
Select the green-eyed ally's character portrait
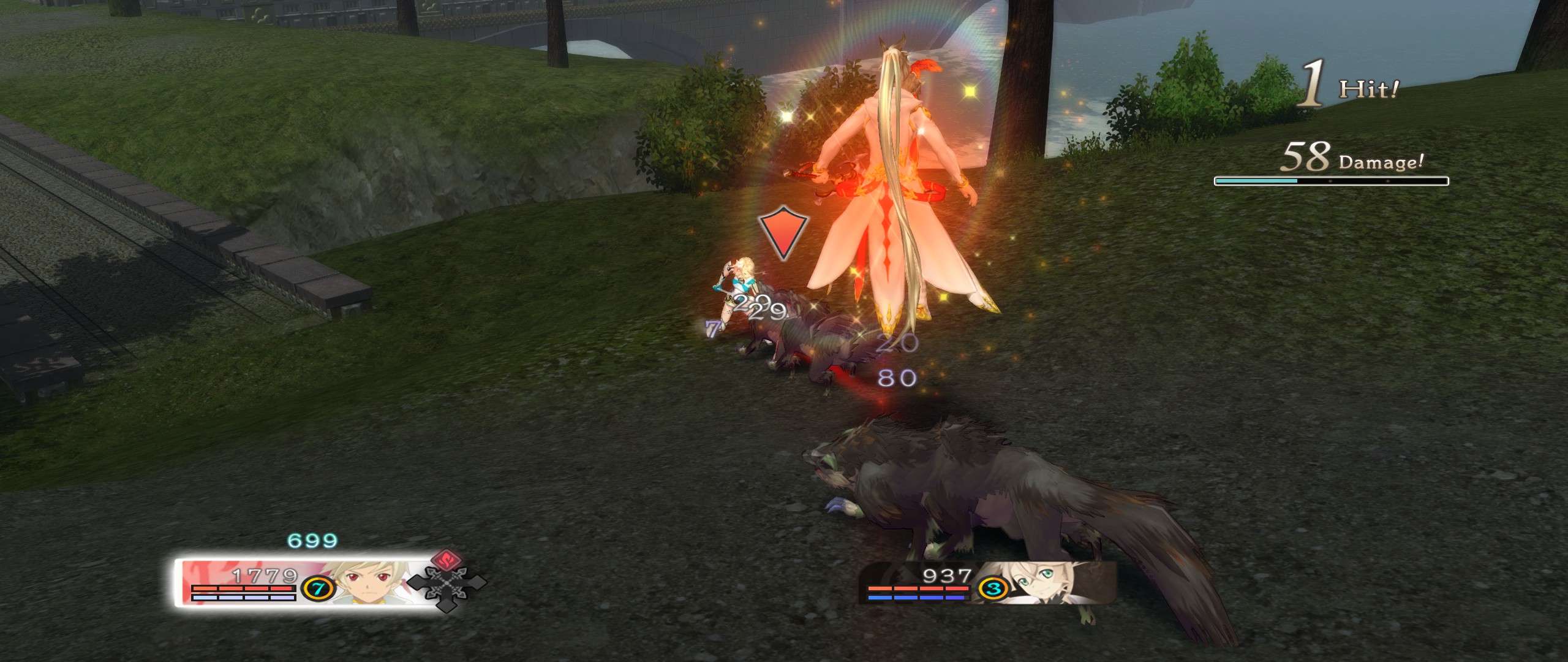1042,584
